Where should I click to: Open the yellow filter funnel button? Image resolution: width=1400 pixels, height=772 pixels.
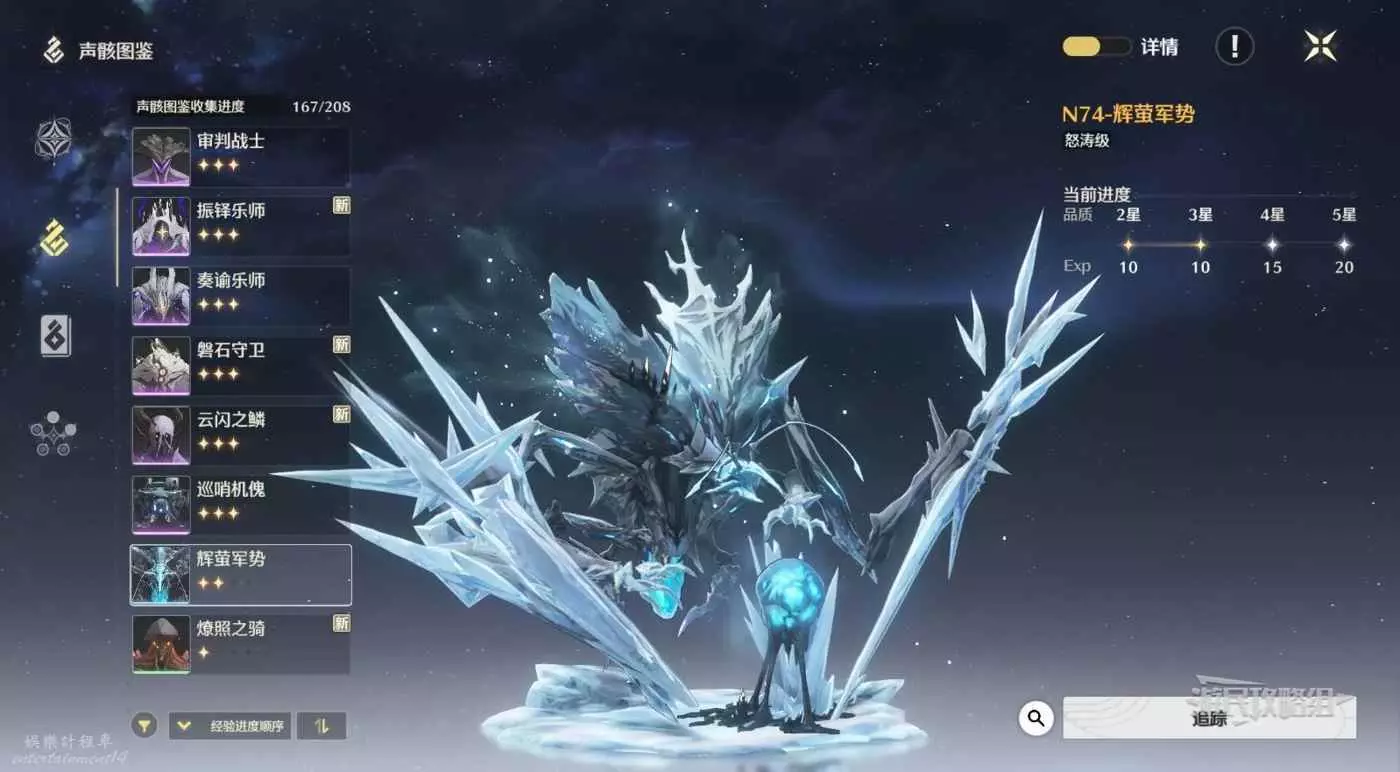[145, 725]
